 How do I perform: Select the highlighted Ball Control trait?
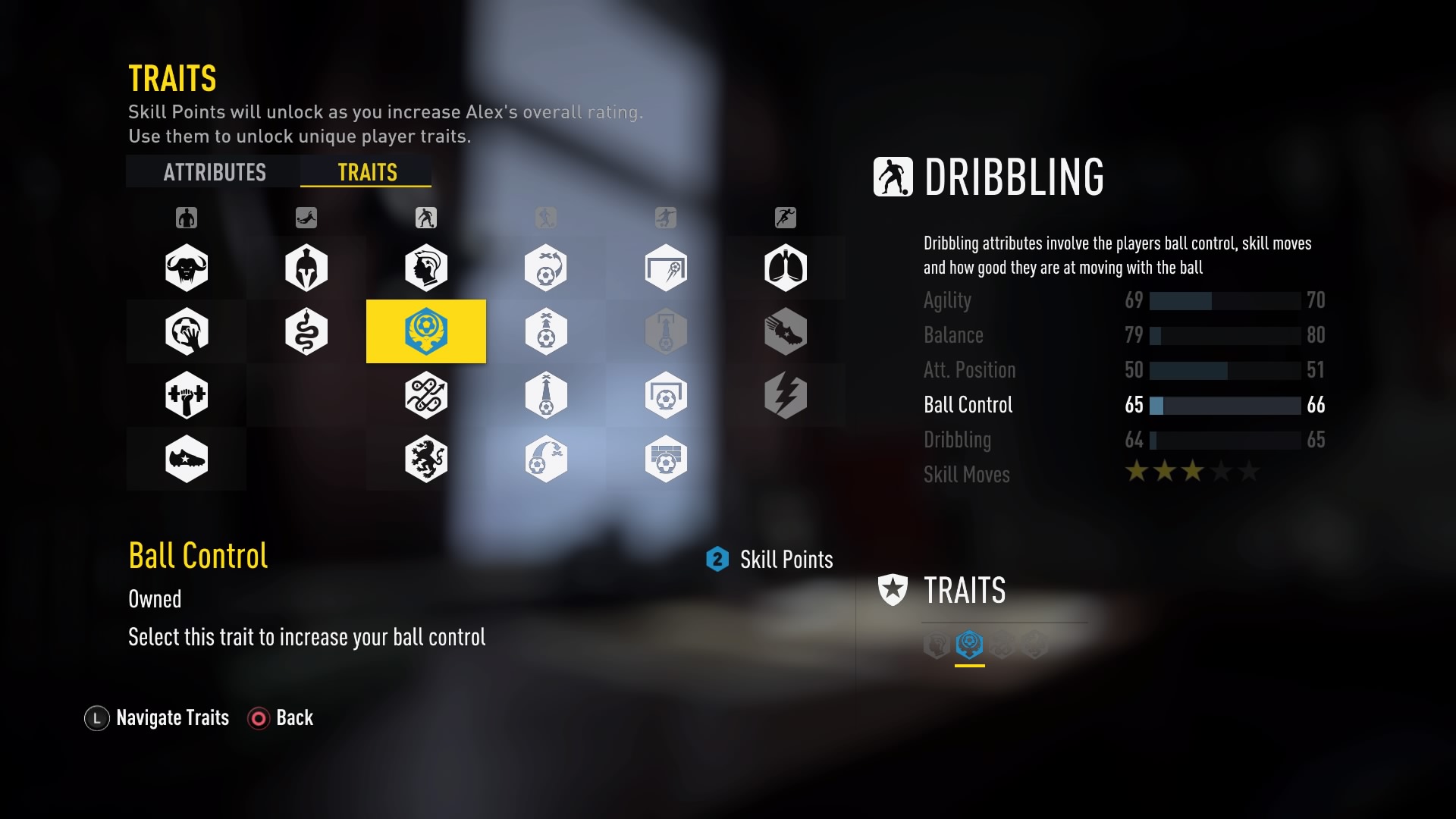(426, 331)
